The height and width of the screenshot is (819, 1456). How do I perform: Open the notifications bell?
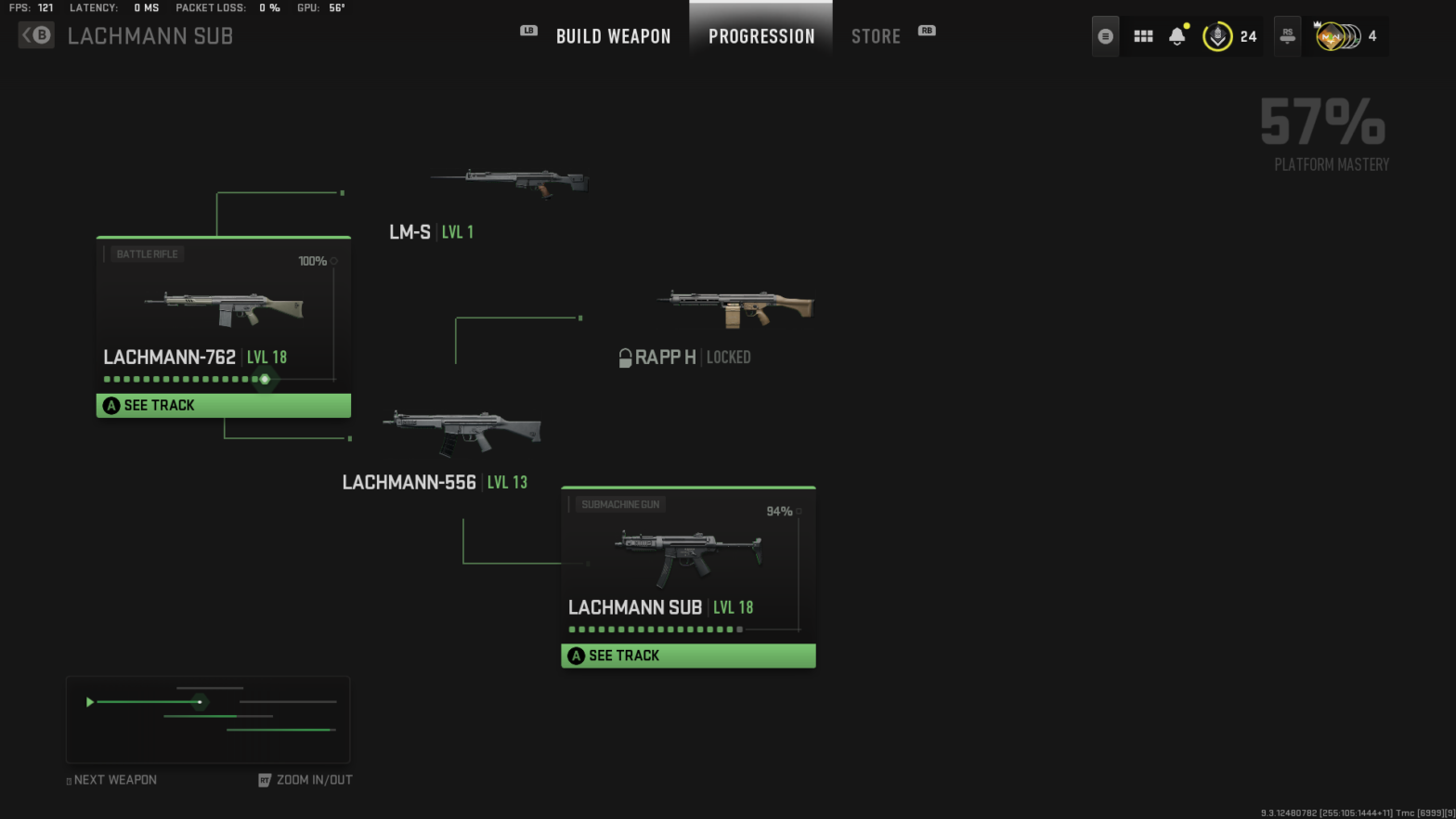pos(1176,36)
